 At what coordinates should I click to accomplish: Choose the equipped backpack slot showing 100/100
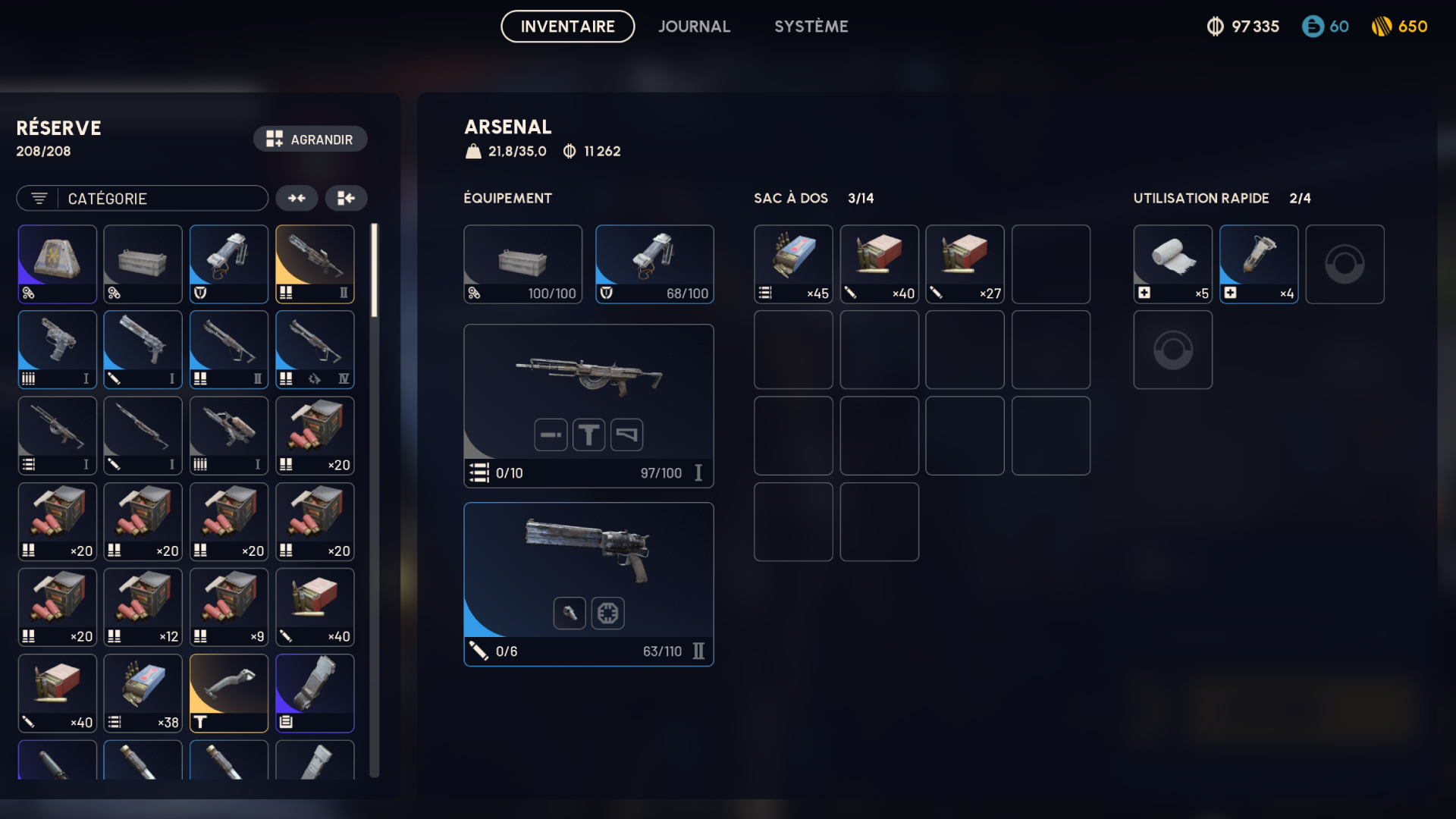click(x=522, y=264)
